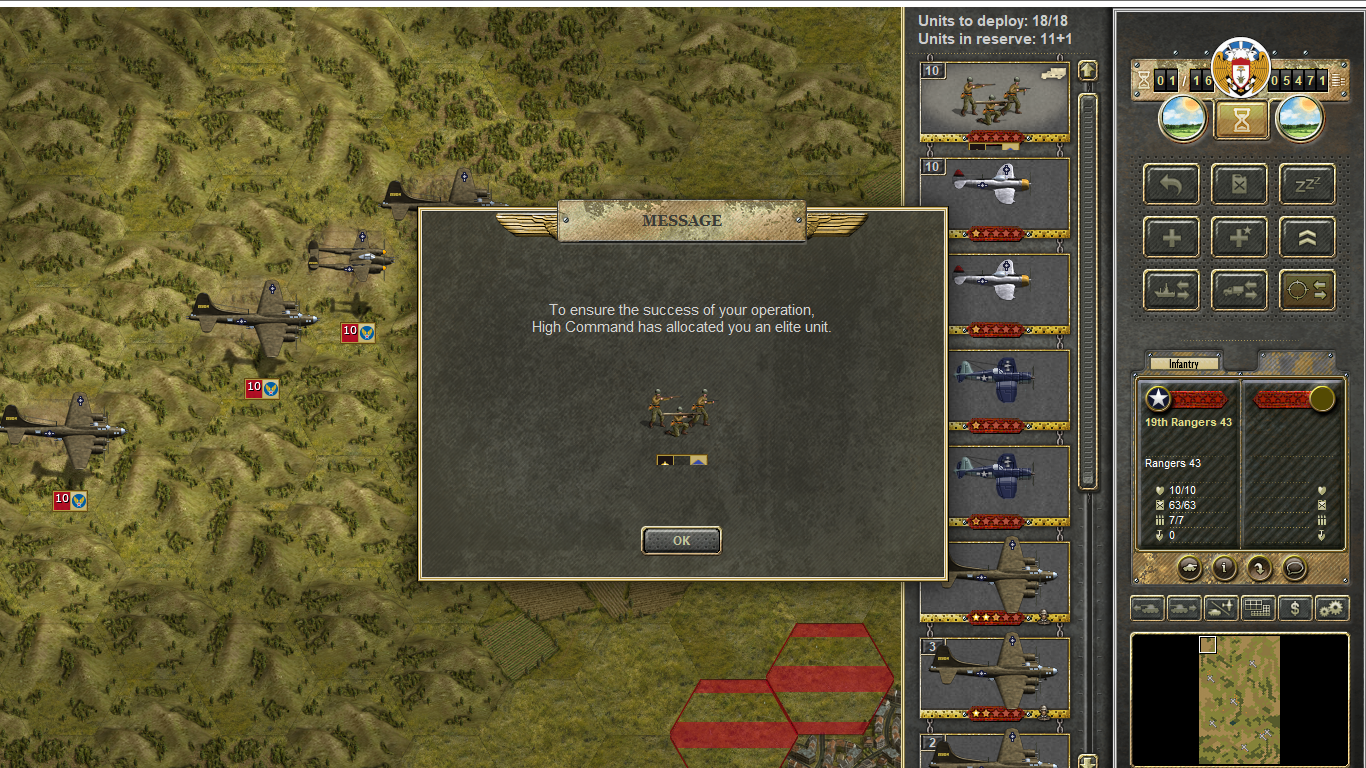Open the speech bubble message log

tap(1294, 568)
